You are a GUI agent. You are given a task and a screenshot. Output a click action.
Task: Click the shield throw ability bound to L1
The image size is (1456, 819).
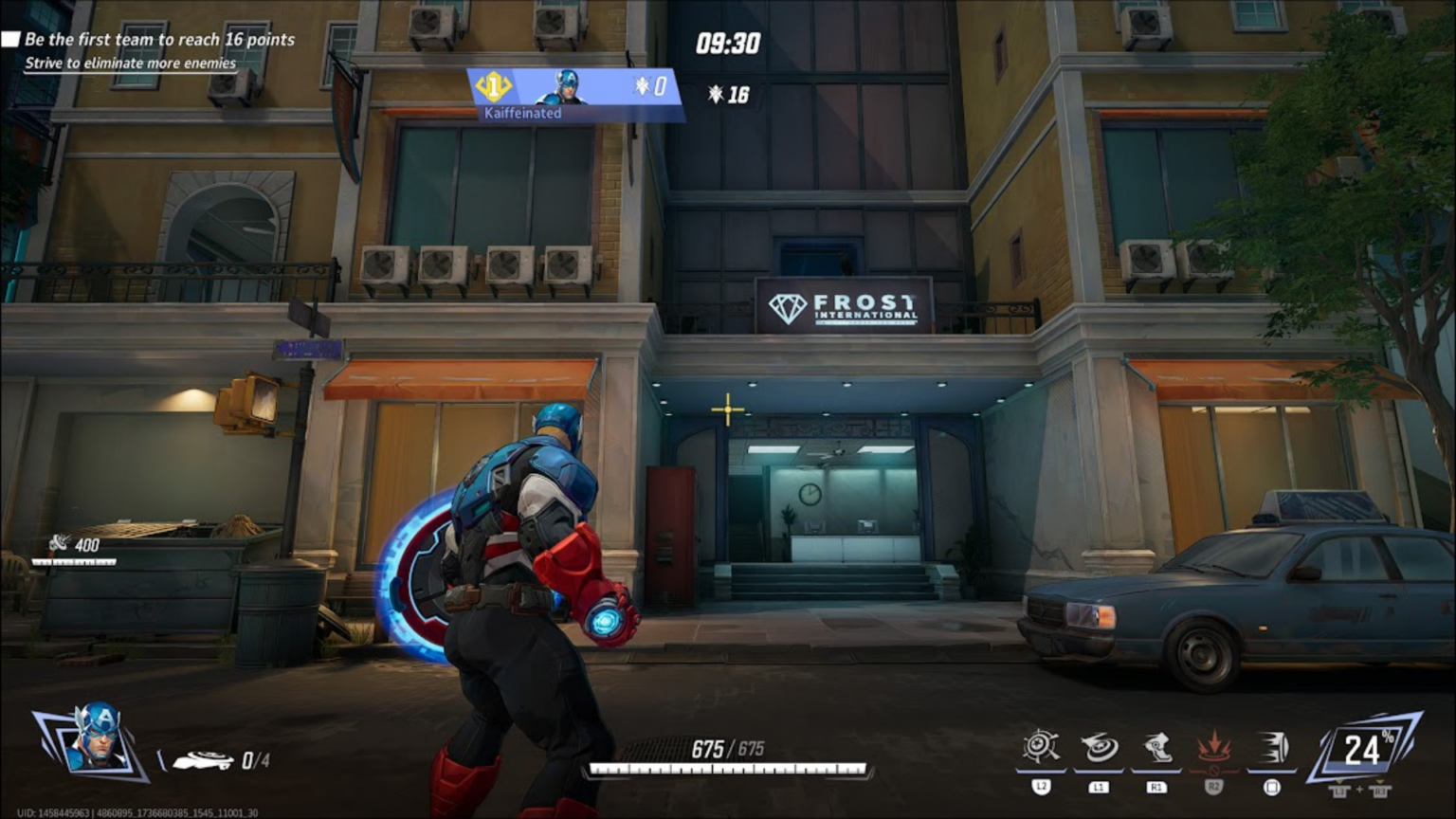(1099, 749)
